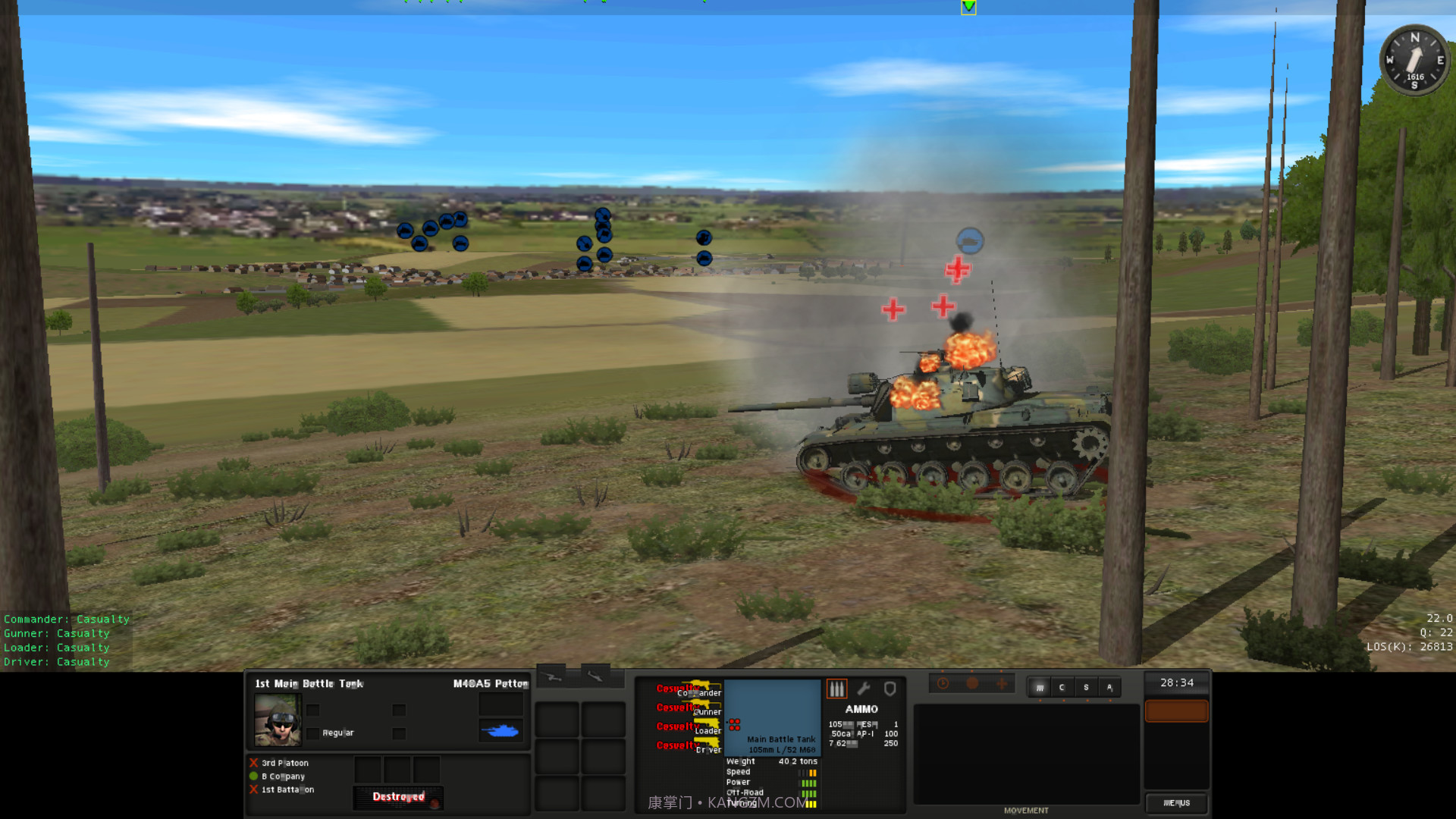
Task: Click the floating blue tank unit marker
Action: pyautogui.click(x=971, y=241)
